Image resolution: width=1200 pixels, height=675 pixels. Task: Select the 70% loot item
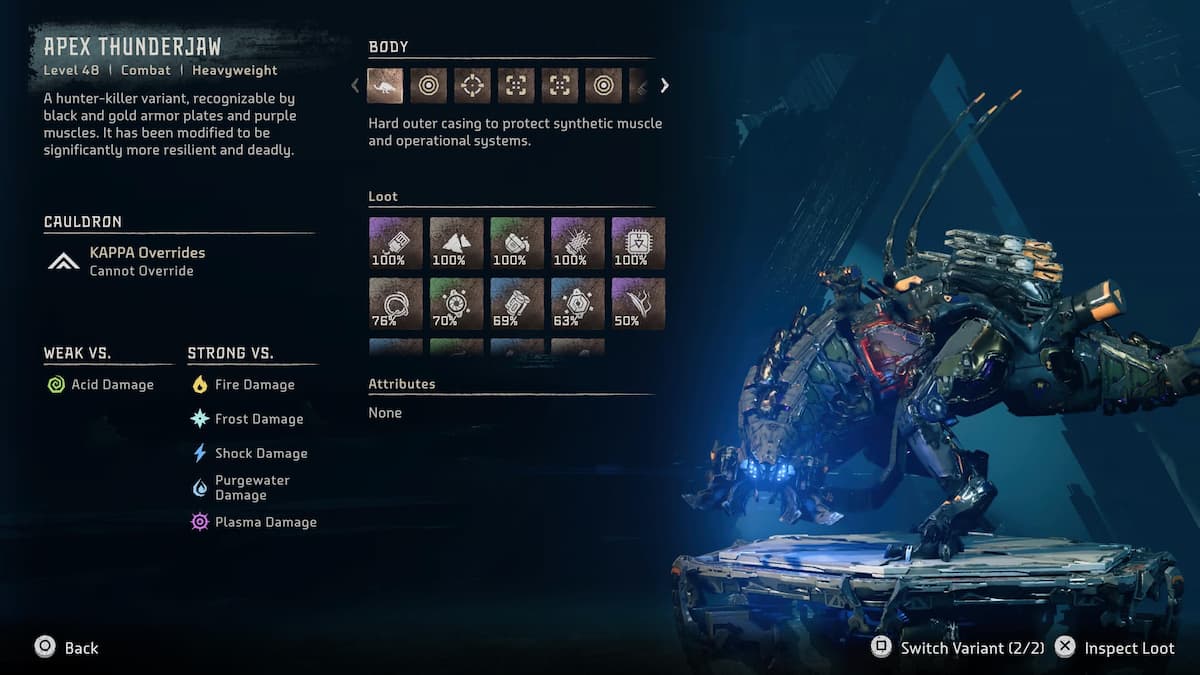pos(457,304)
